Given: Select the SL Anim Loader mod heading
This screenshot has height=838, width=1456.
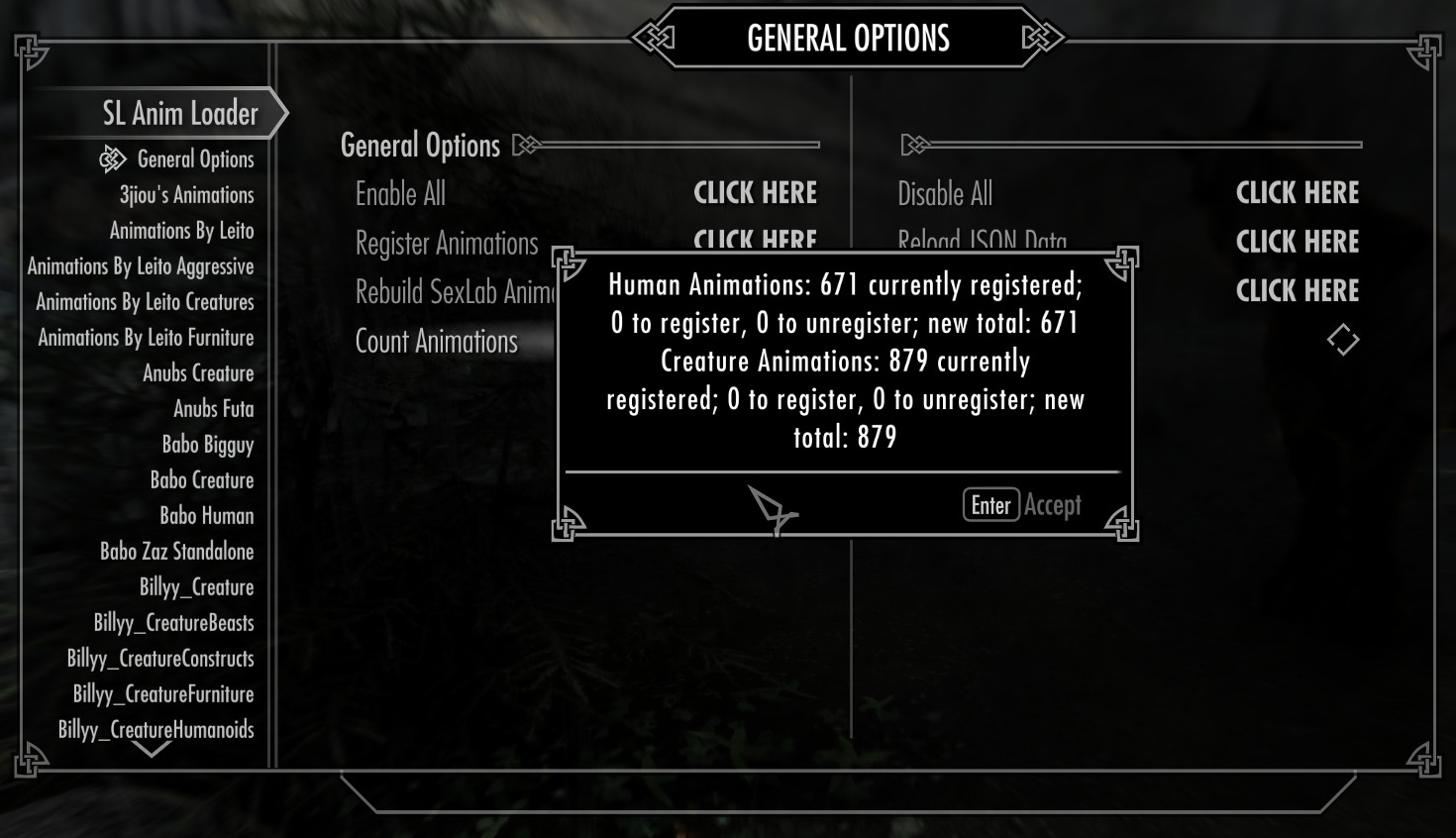Looking at the screenshot, I should click(x=179, y=114).
